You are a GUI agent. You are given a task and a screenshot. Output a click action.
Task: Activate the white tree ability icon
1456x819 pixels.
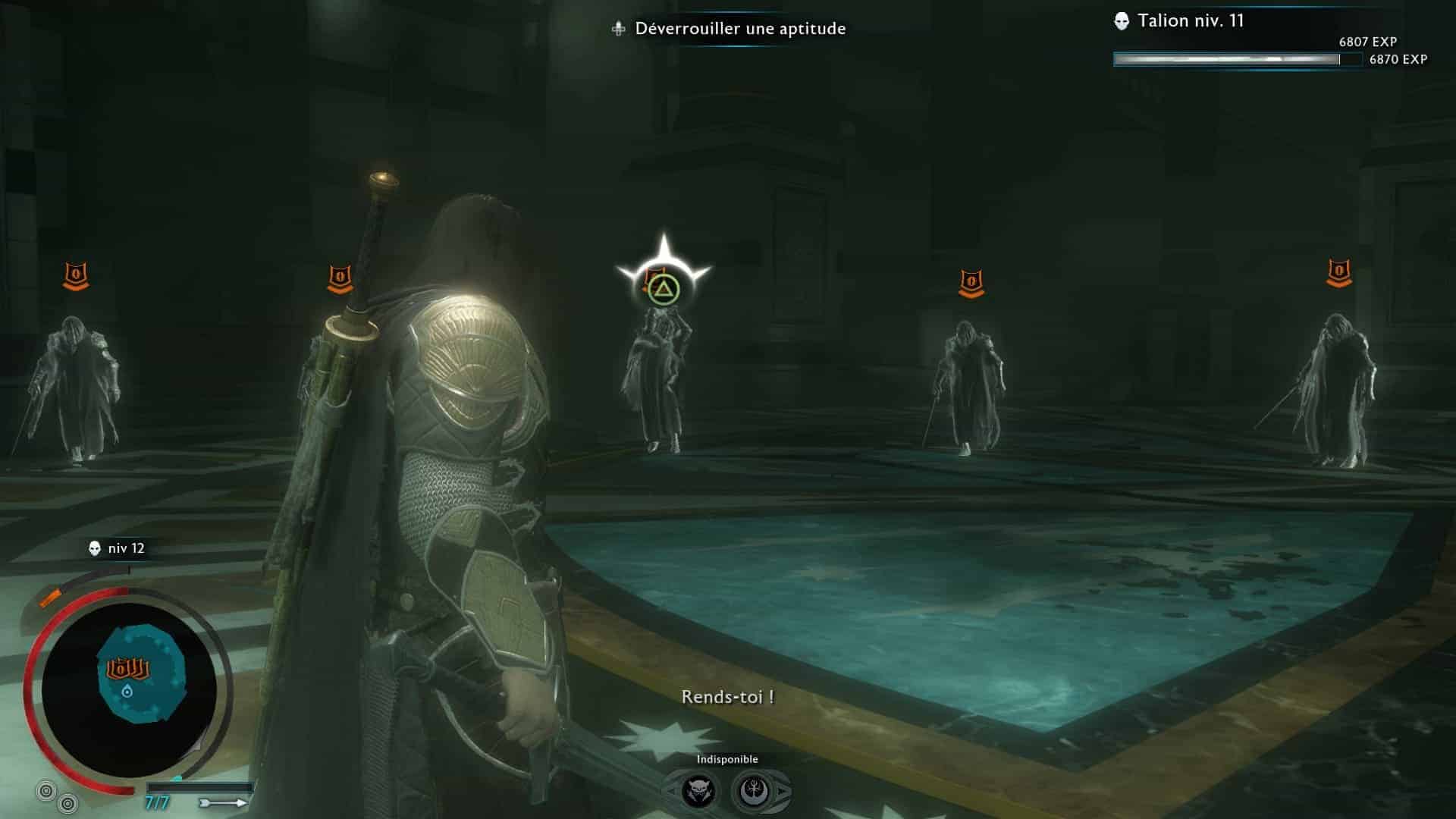pyautogui.click(x=755, y=792)
